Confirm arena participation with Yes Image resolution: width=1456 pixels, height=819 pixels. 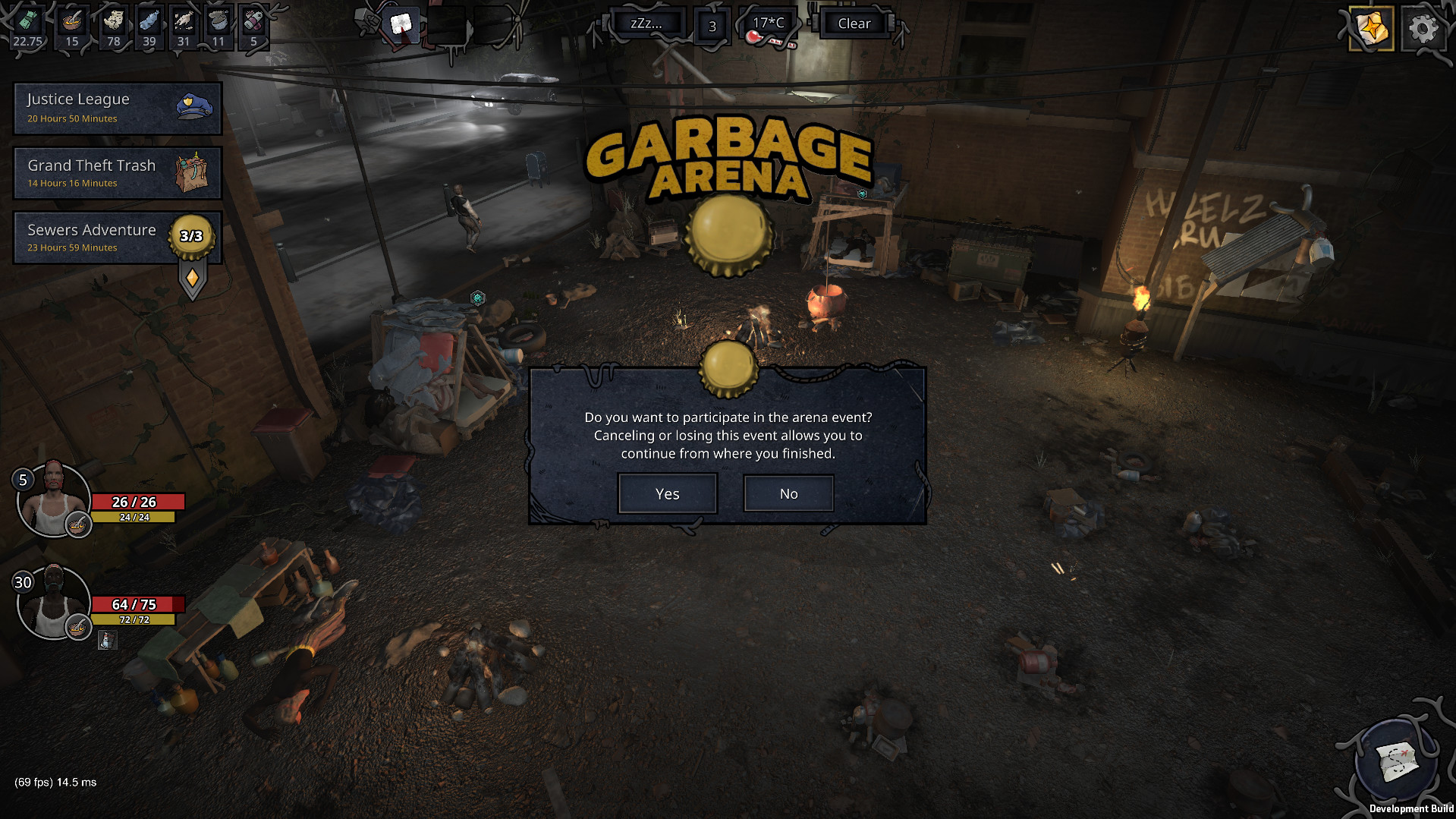tap(667, 493)
